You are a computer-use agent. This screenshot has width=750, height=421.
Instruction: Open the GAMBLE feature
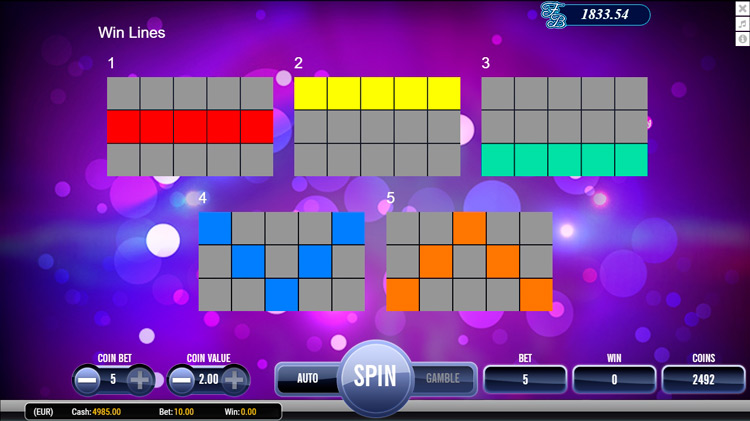coord(443,378)
